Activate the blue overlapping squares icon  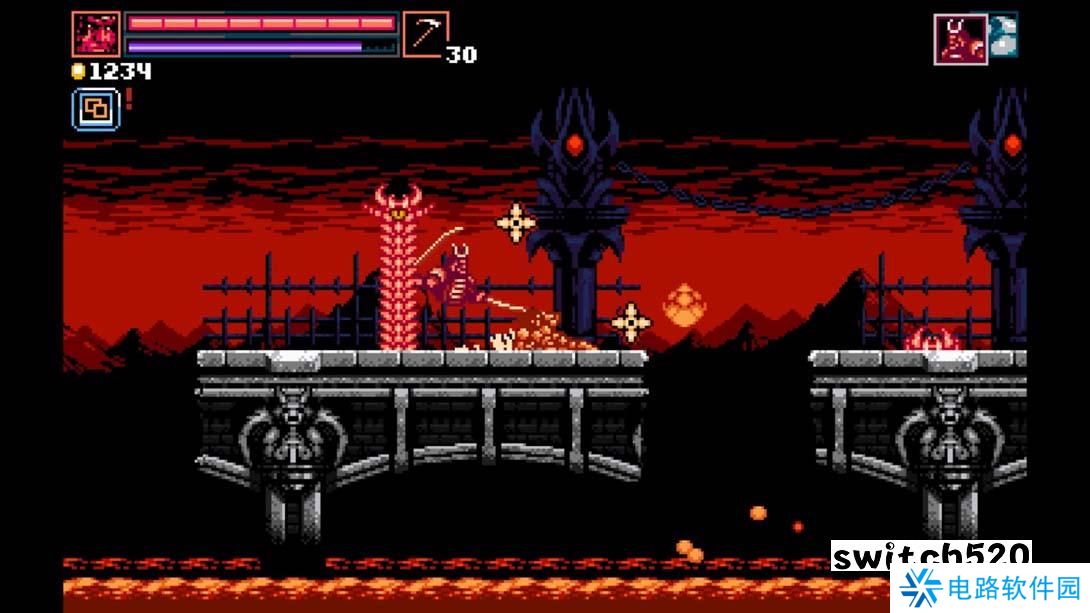click(96, 109)
